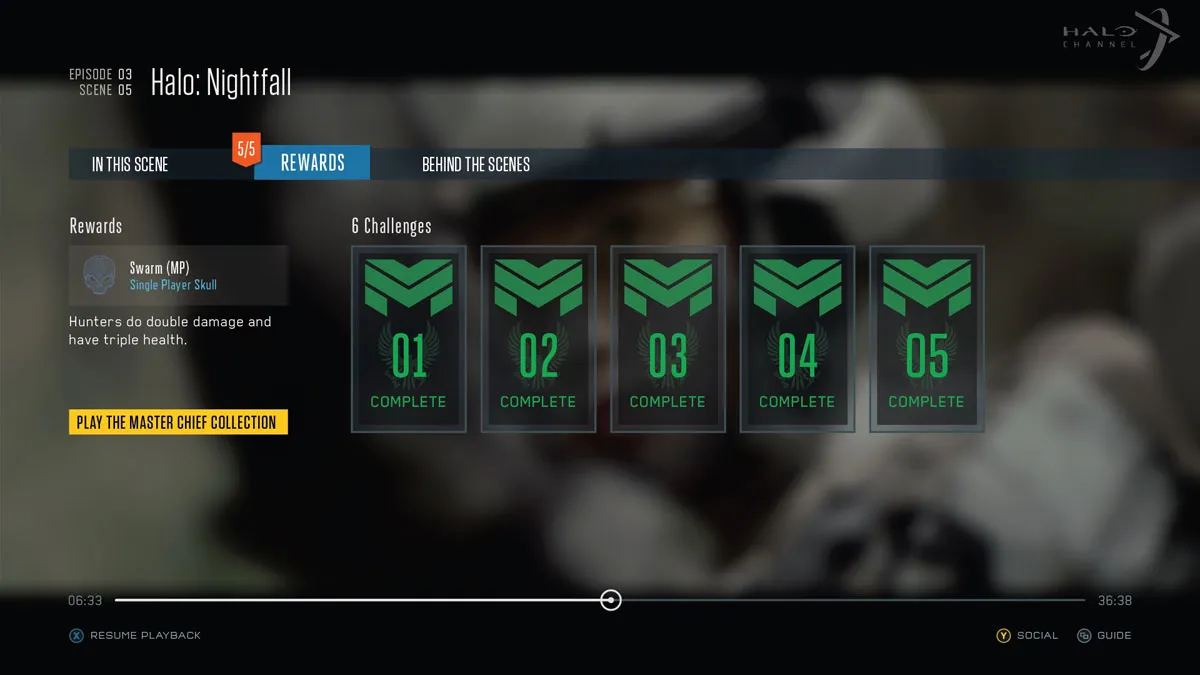1200x675 pixels.
Task: Click Play The Master Chief Collection button
Action: (x=177, y=422)
